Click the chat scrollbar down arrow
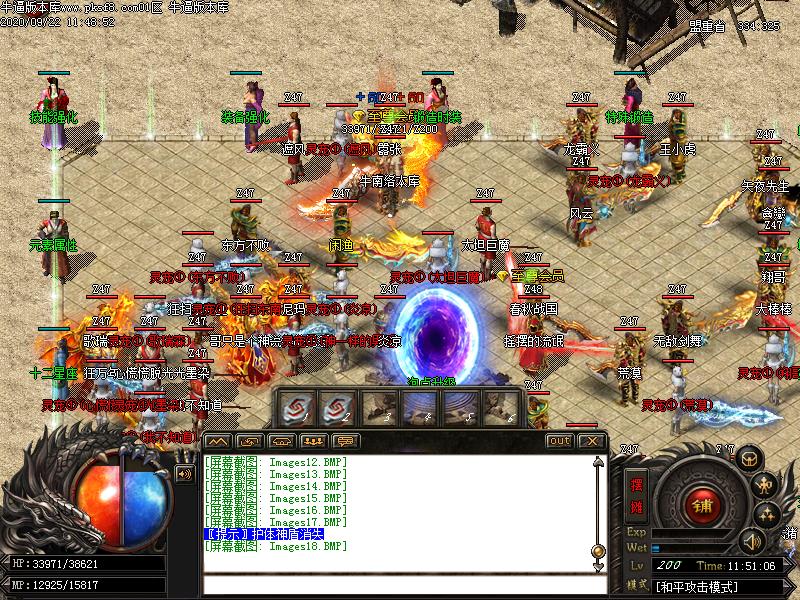800x600 pixels. coord(598,567)
